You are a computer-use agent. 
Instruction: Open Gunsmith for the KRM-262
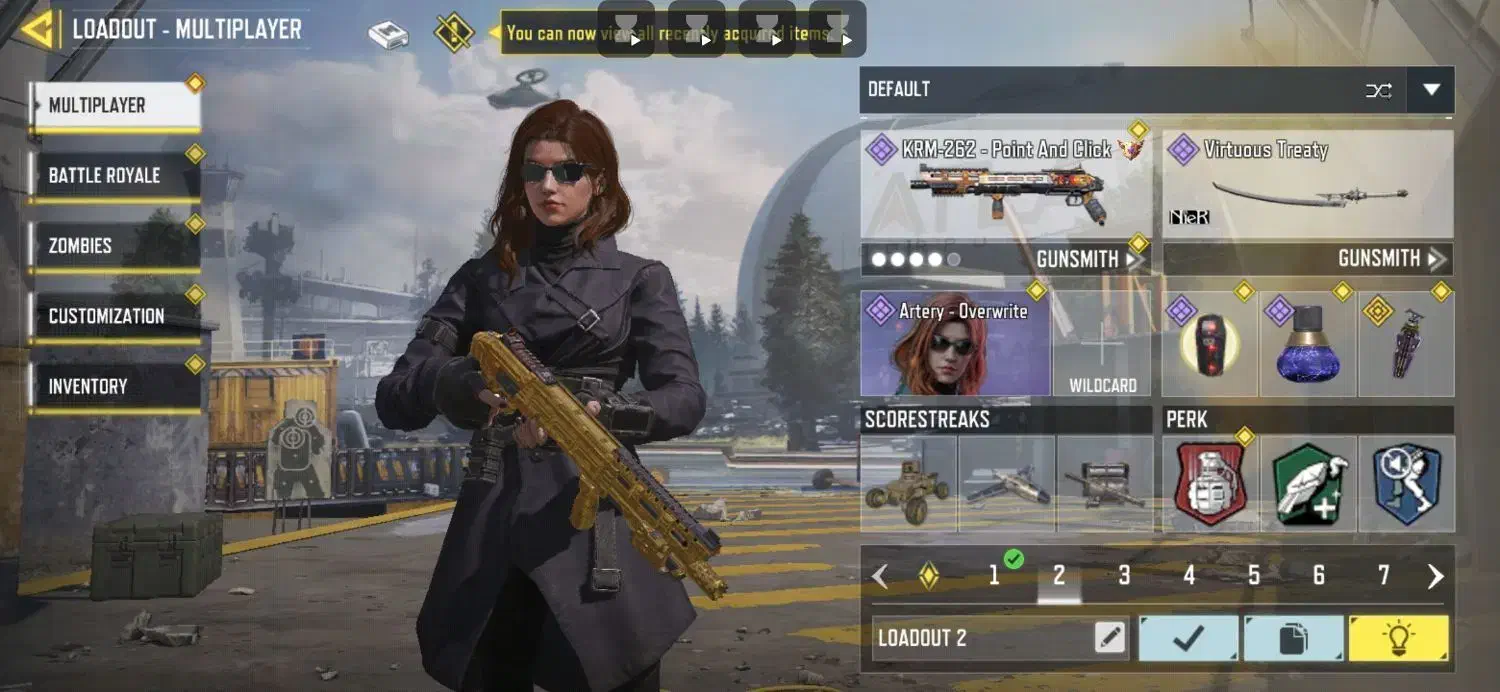click(1089, 260)
